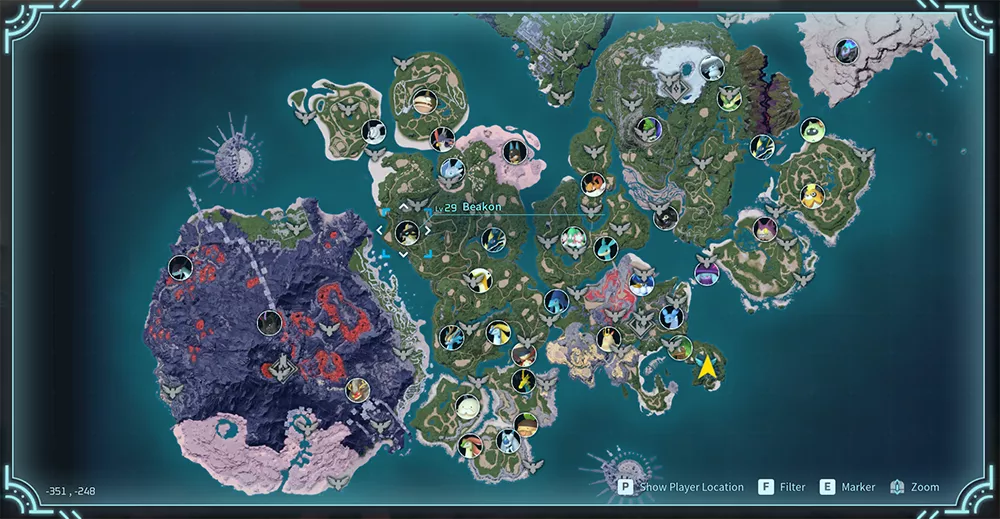
Task: Select the tower marker on the white snowfield
Action: point(677,88)
